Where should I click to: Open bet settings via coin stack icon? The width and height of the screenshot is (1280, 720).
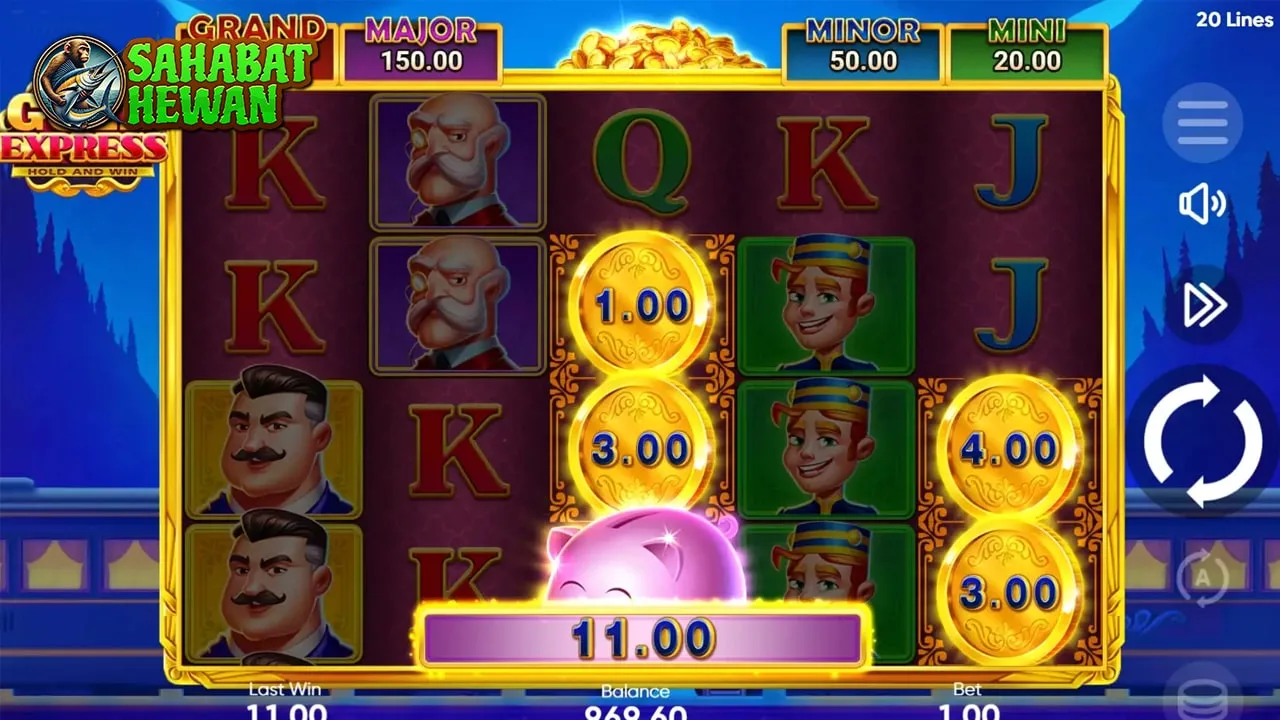pos(1202,696)
